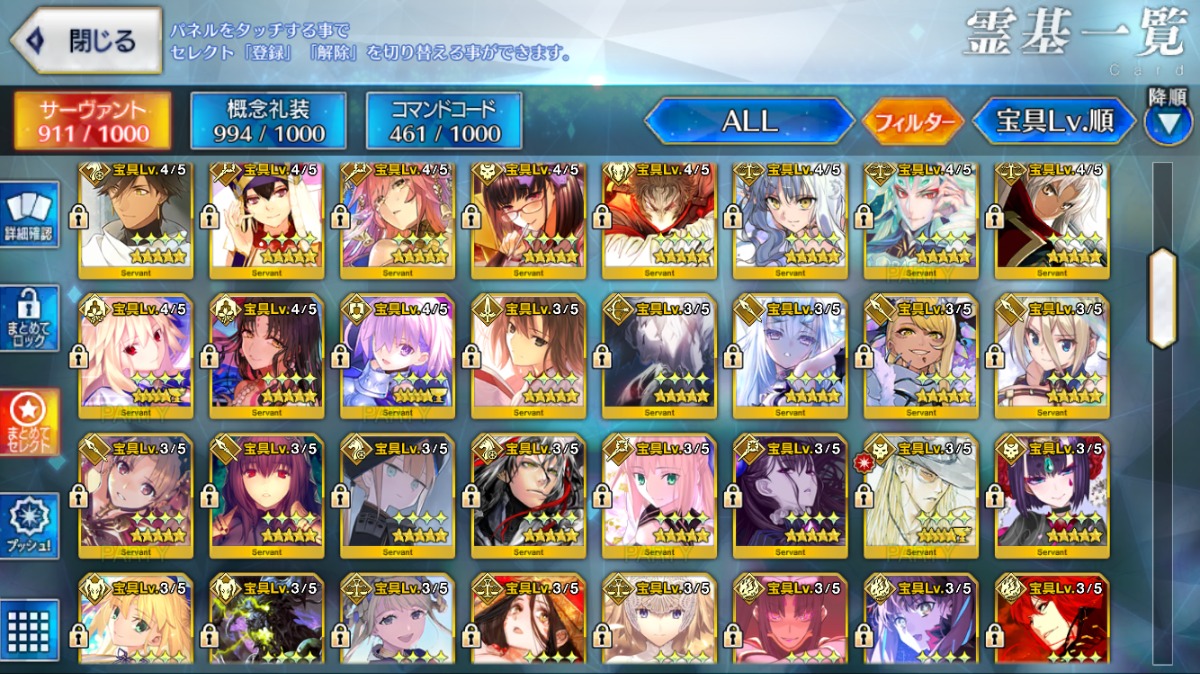1200x674 pixels.
Task: Open 詳細確認 detail view
Action: 32,218
